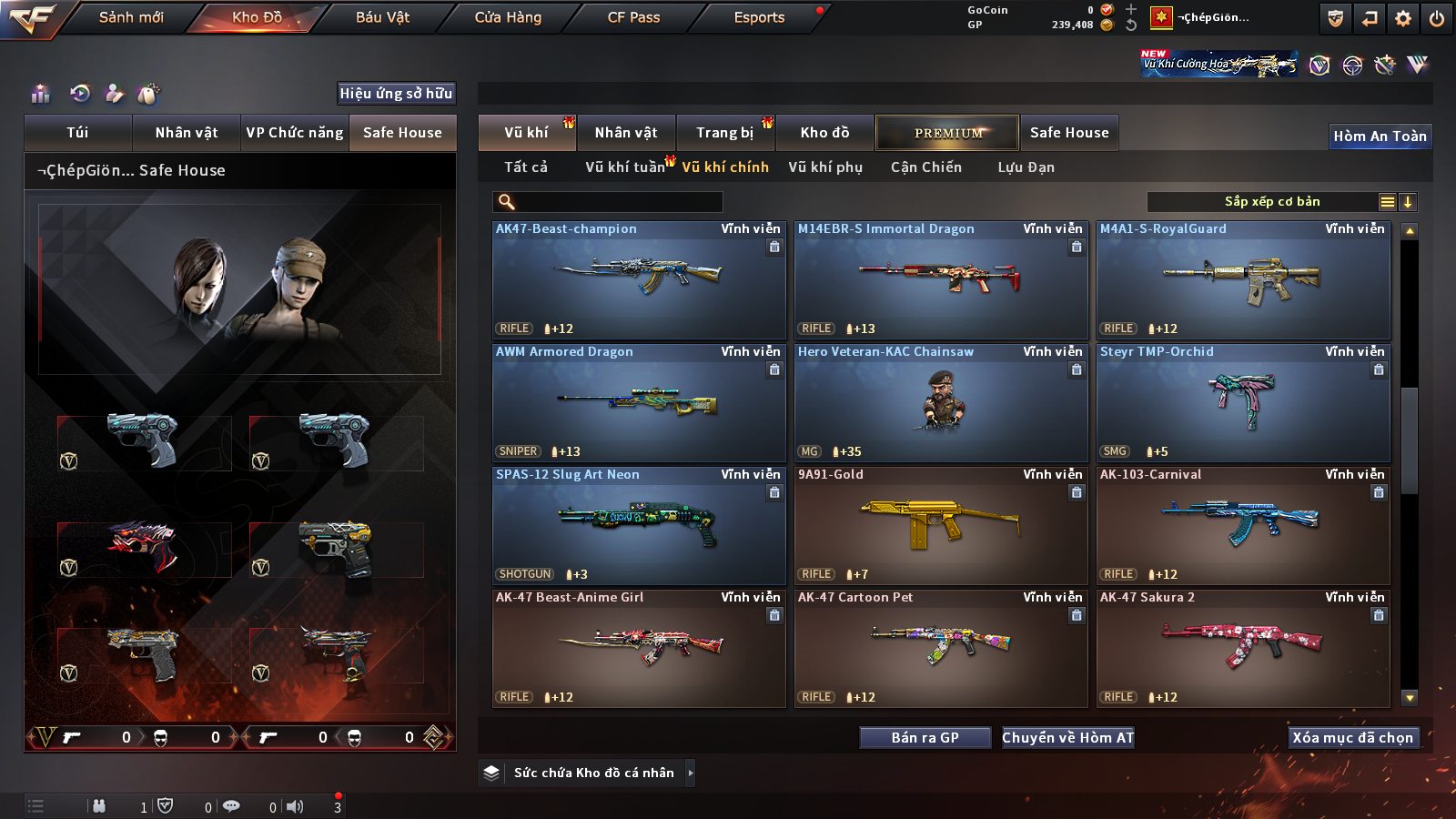Select the PREMIUM tab

[947, 133]
